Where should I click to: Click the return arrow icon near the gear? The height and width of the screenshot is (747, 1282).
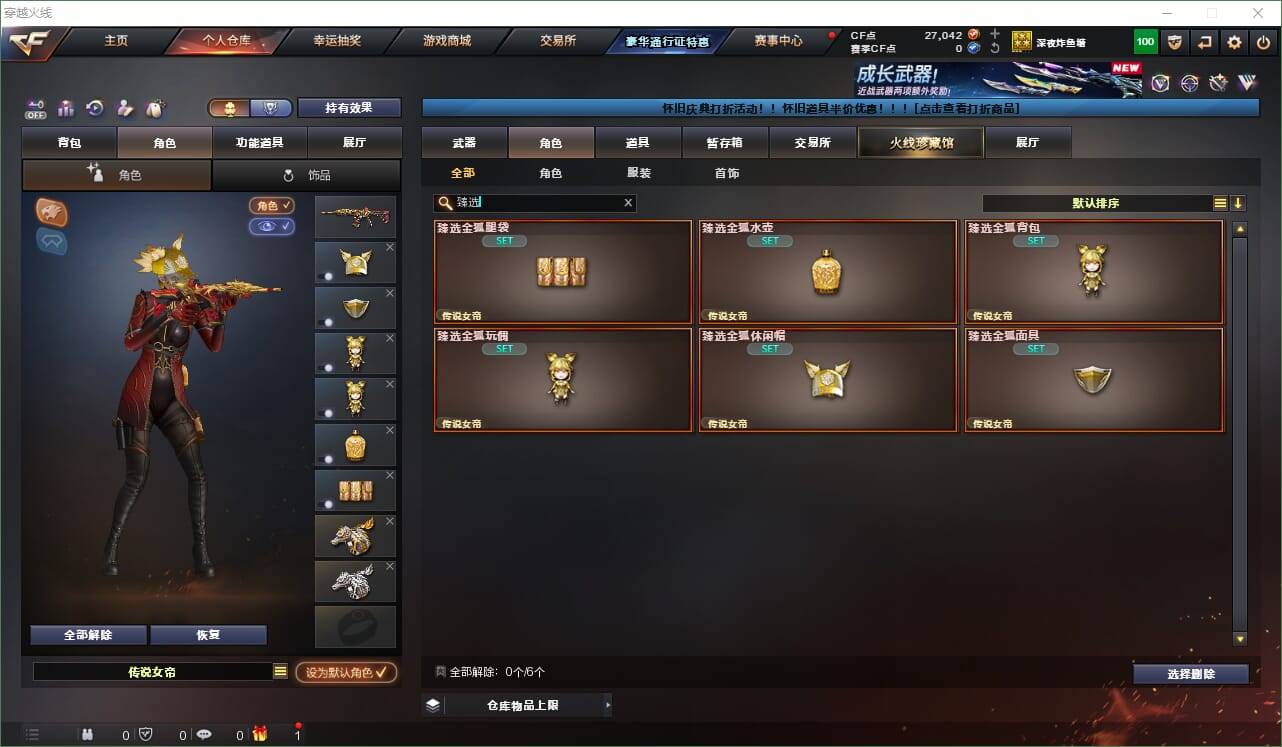pyautogui.click(x=1204, y=41)
